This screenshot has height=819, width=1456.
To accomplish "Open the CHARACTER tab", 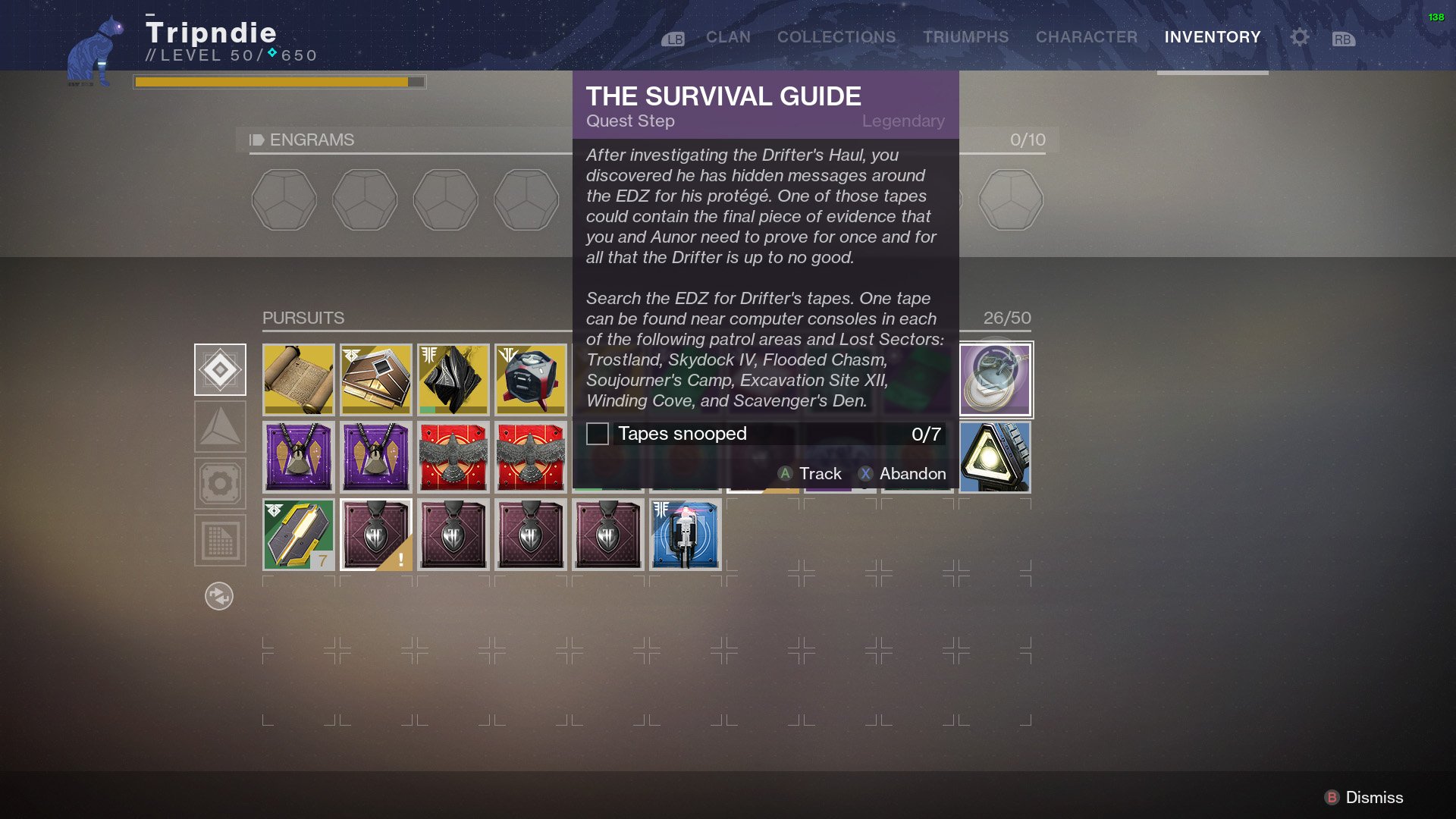I will pos(1086,36).
